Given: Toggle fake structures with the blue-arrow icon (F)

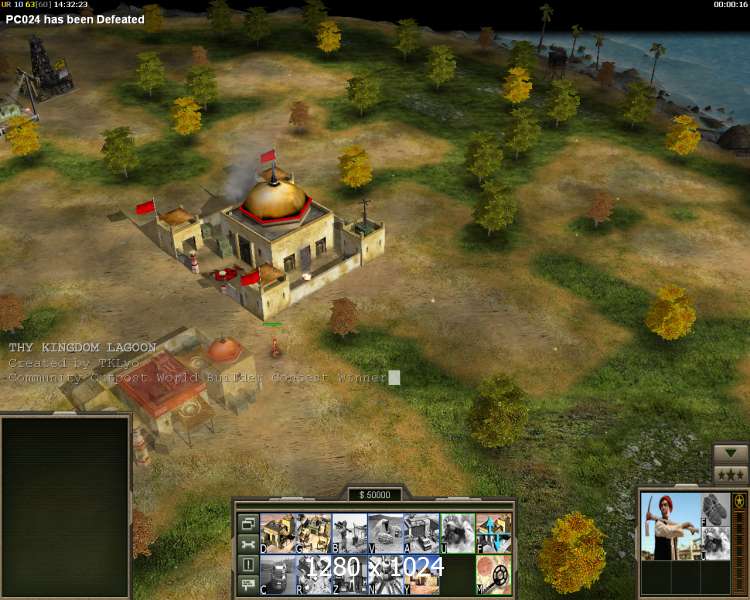Looking at the screenshot, I should click(493, 533).
